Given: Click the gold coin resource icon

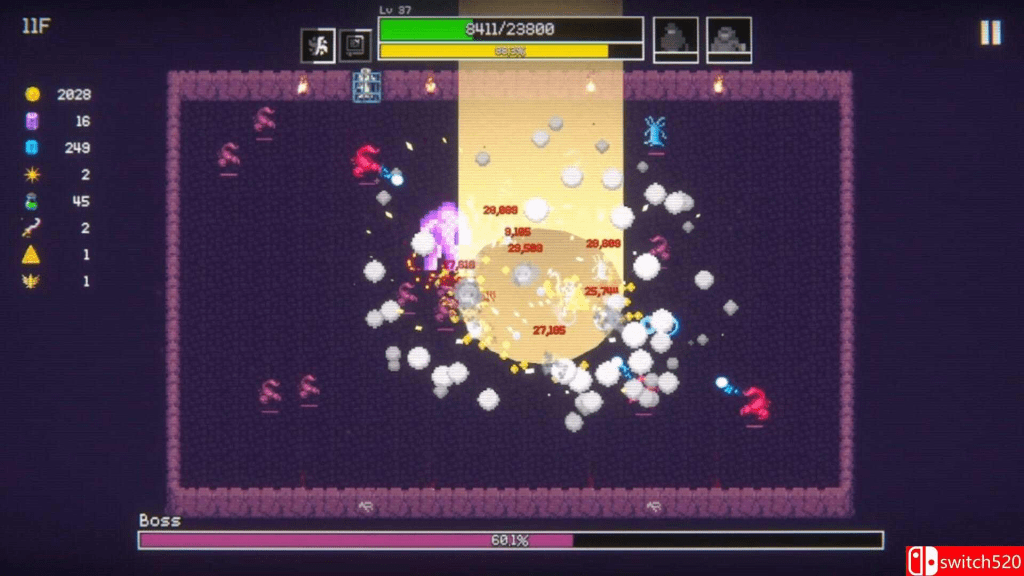Looking at the screenshot, I should click(x=32, y=94).
